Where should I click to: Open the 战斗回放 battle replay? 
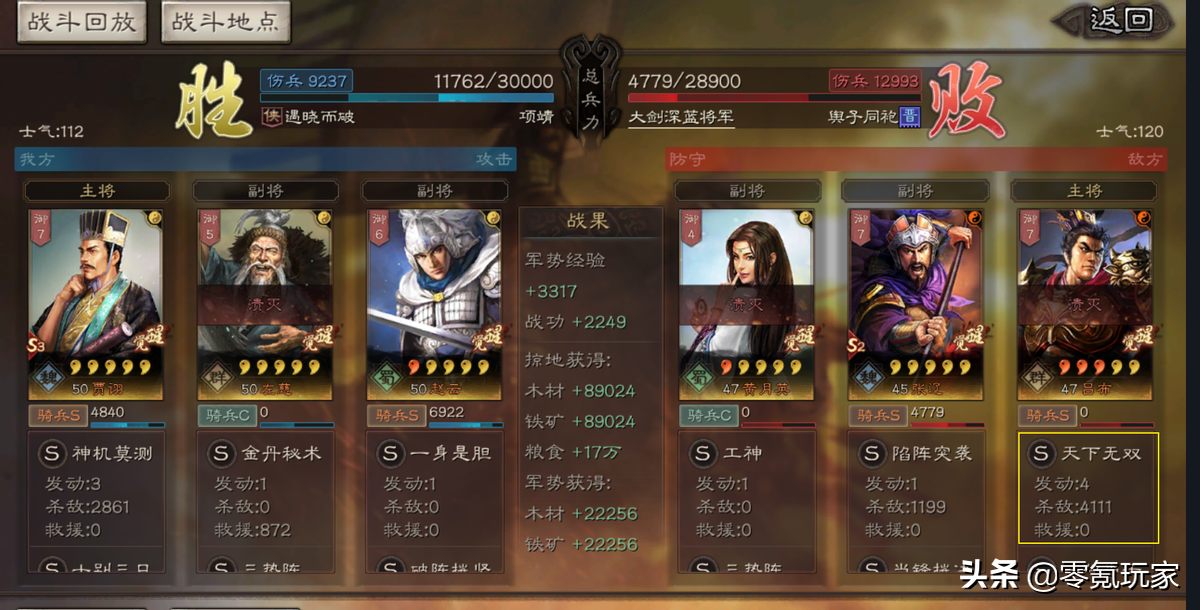pos(81,23)
